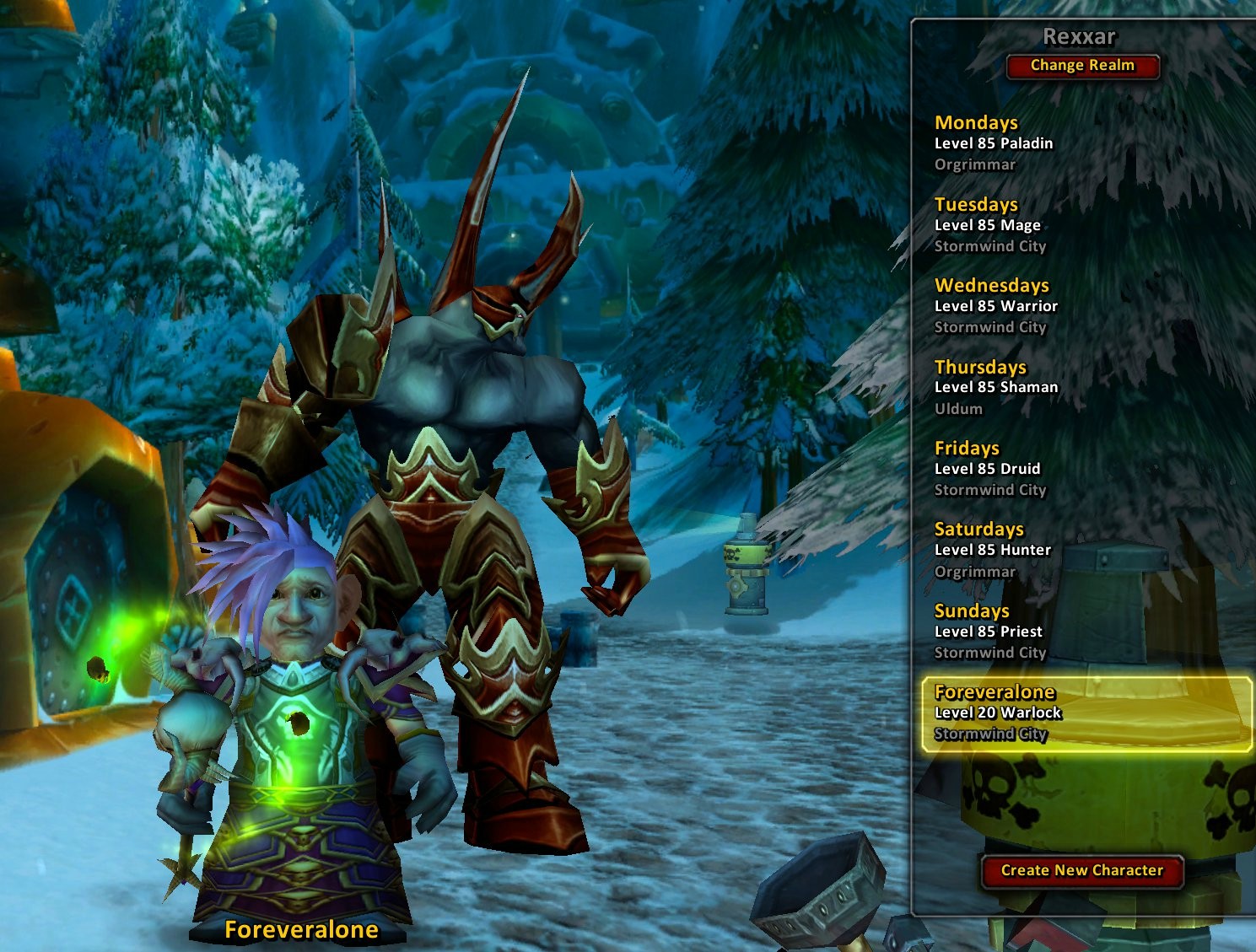Select the Mondays Paladin character
This screenshot has width=1256, height=952.
click(994, 143)
